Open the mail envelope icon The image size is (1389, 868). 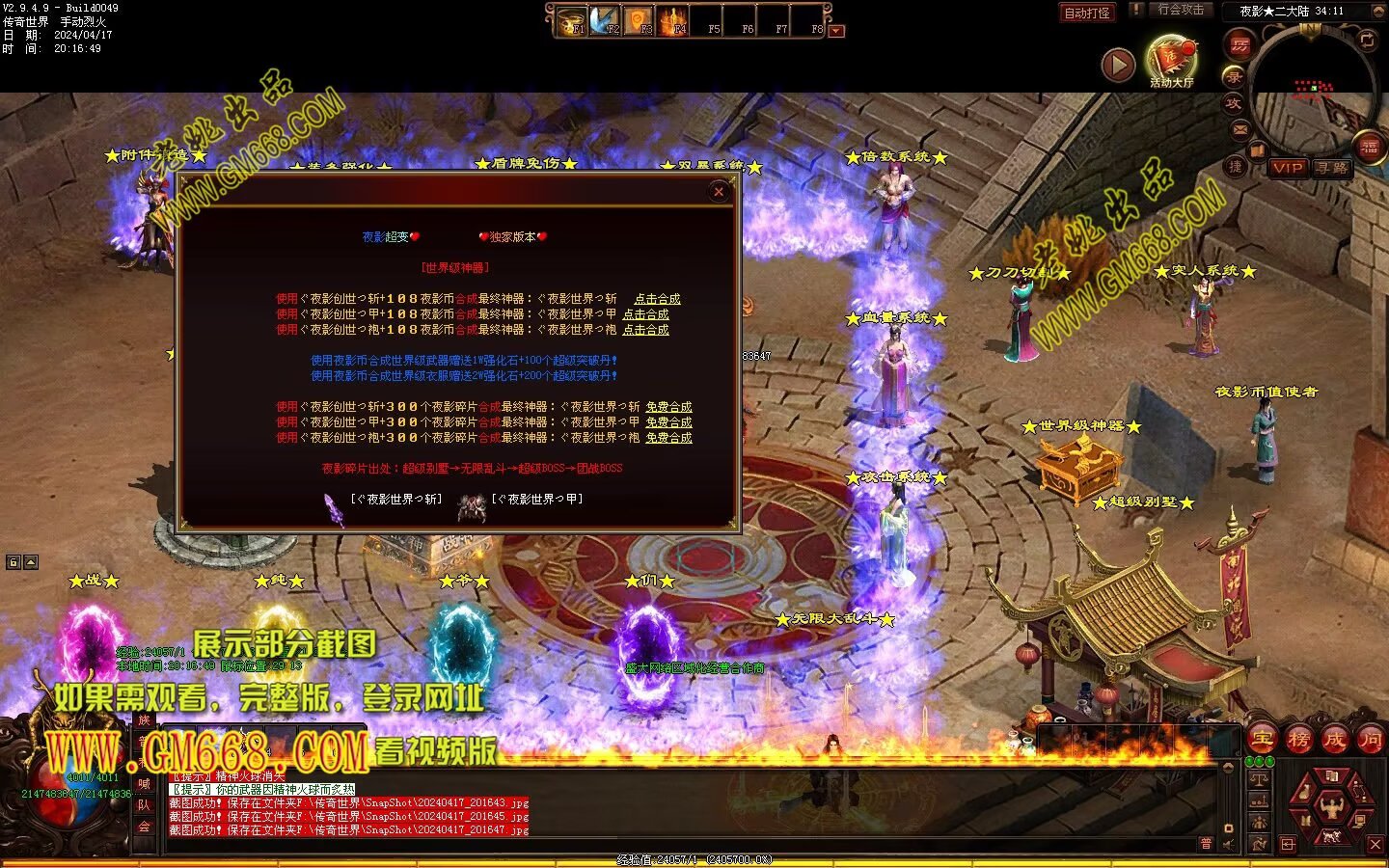pos(1240,128)
